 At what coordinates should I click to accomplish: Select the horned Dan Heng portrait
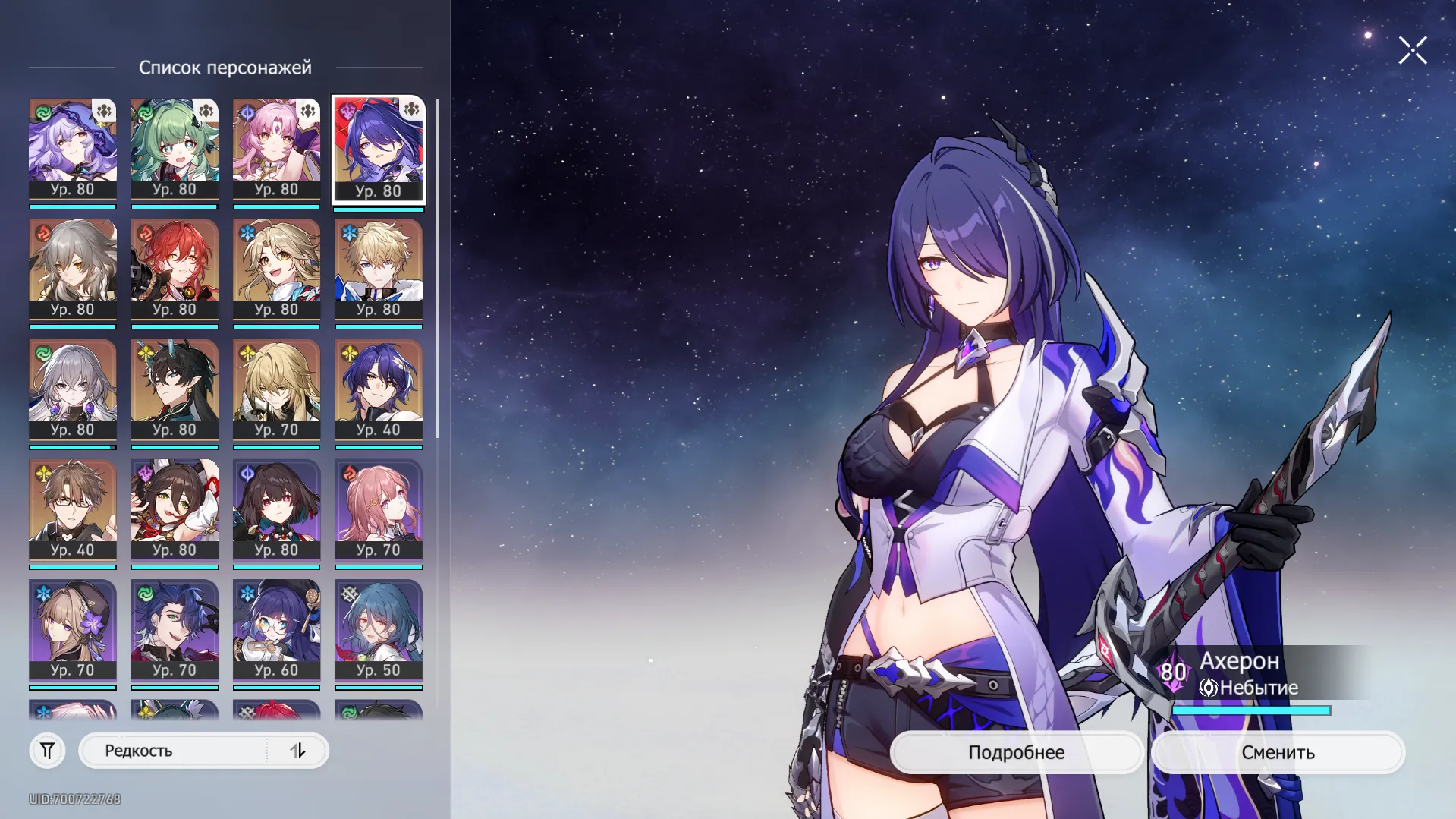point(175,389)
